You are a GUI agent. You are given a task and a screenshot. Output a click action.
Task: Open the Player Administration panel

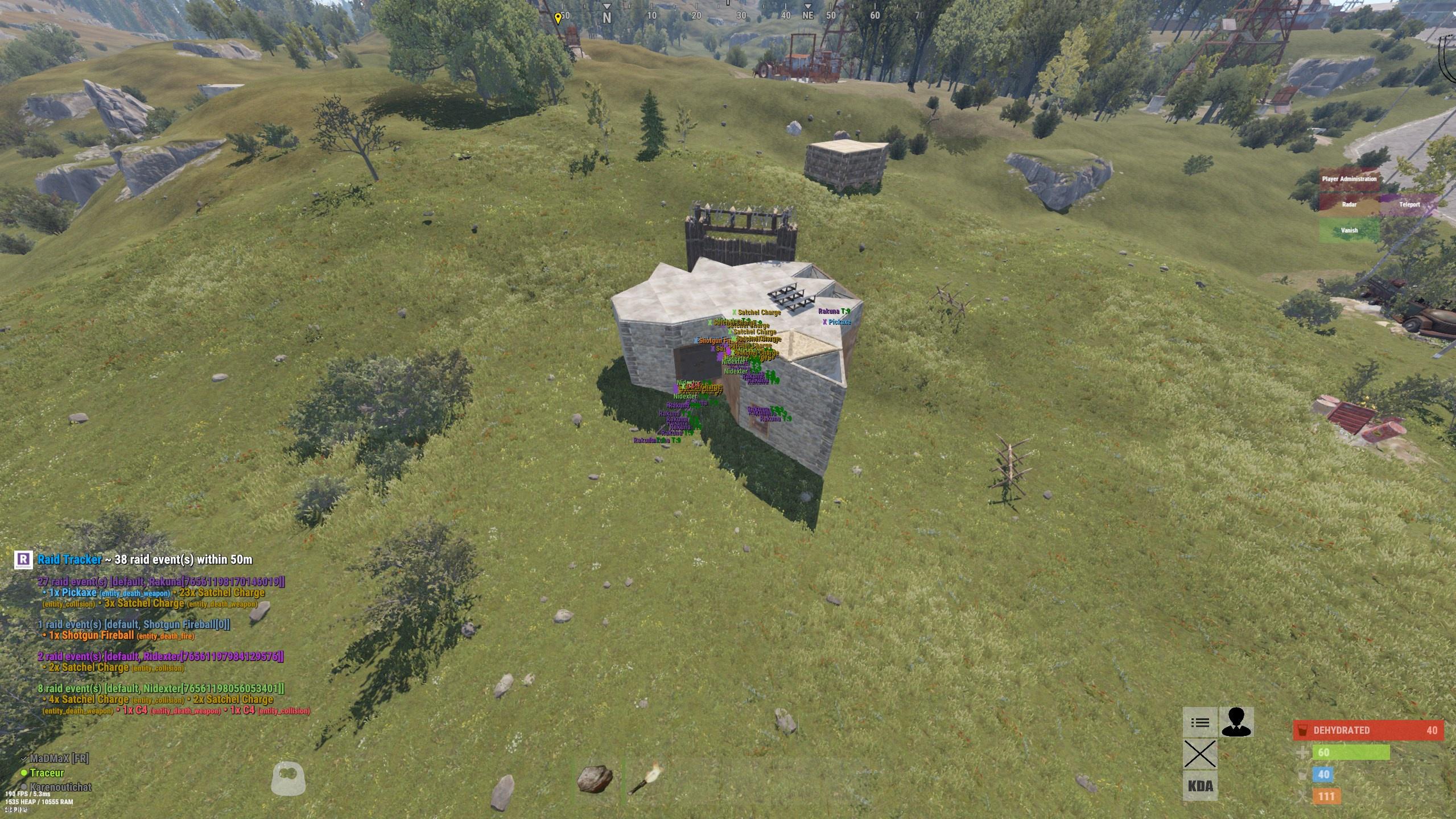1348,178
